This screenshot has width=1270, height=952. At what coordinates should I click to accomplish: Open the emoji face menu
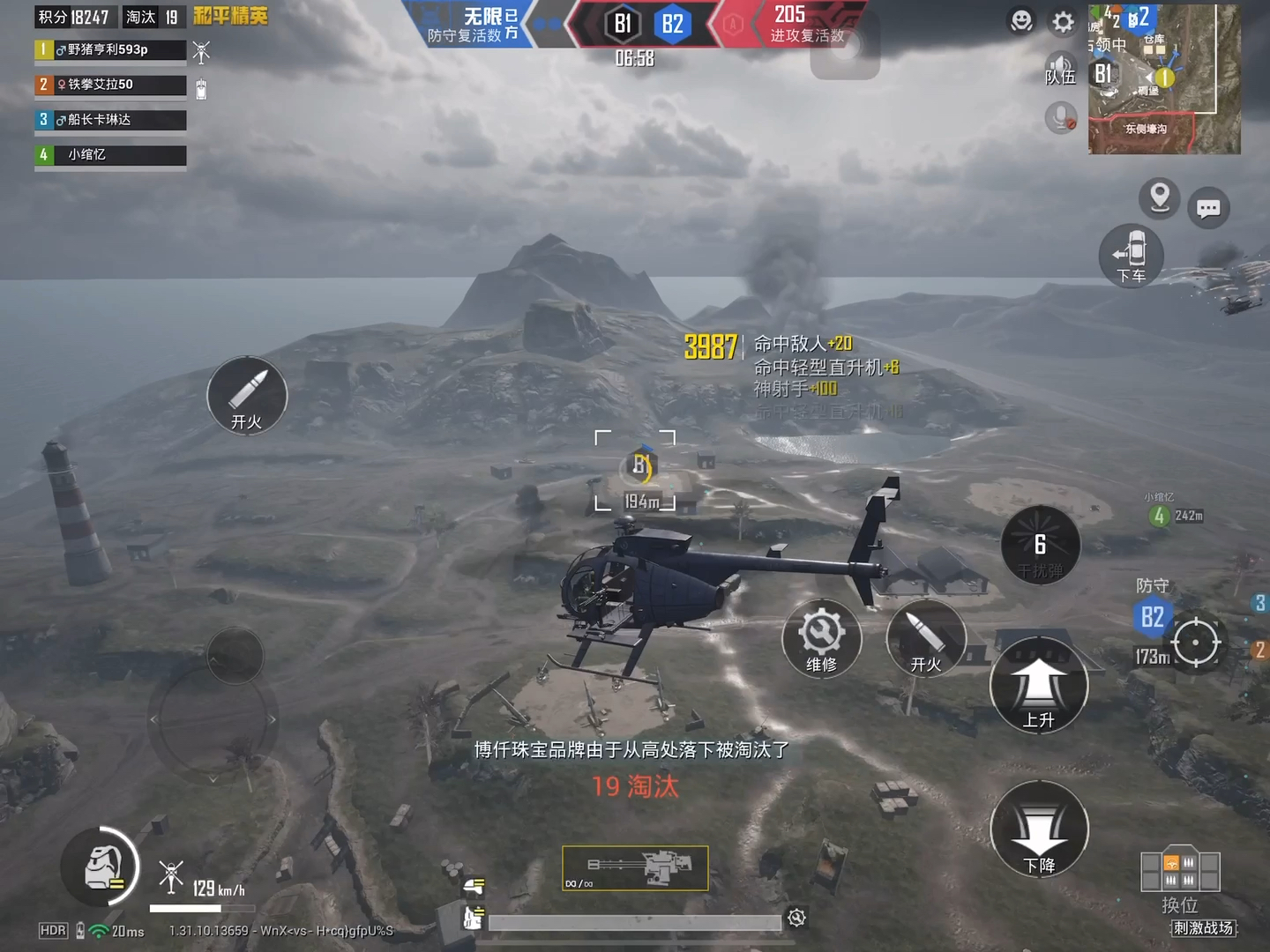click(x=1021, y=21)
